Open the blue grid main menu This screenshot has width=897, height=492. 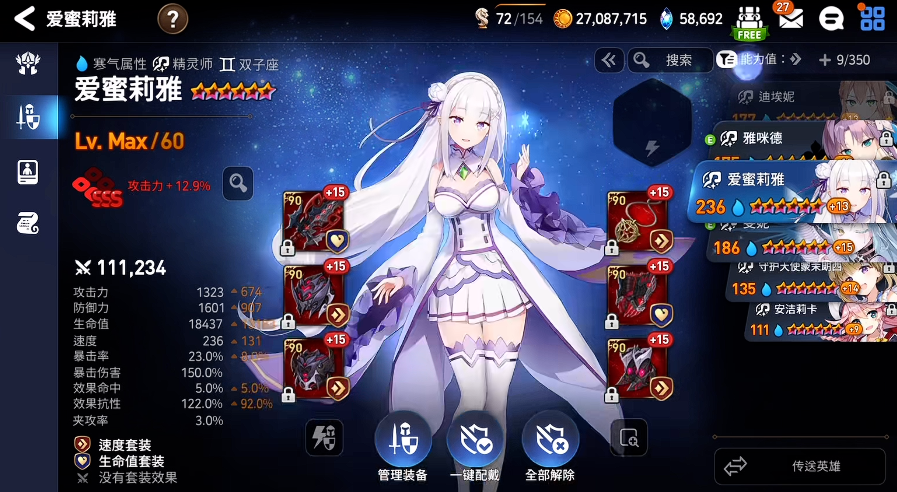point(872,18)
